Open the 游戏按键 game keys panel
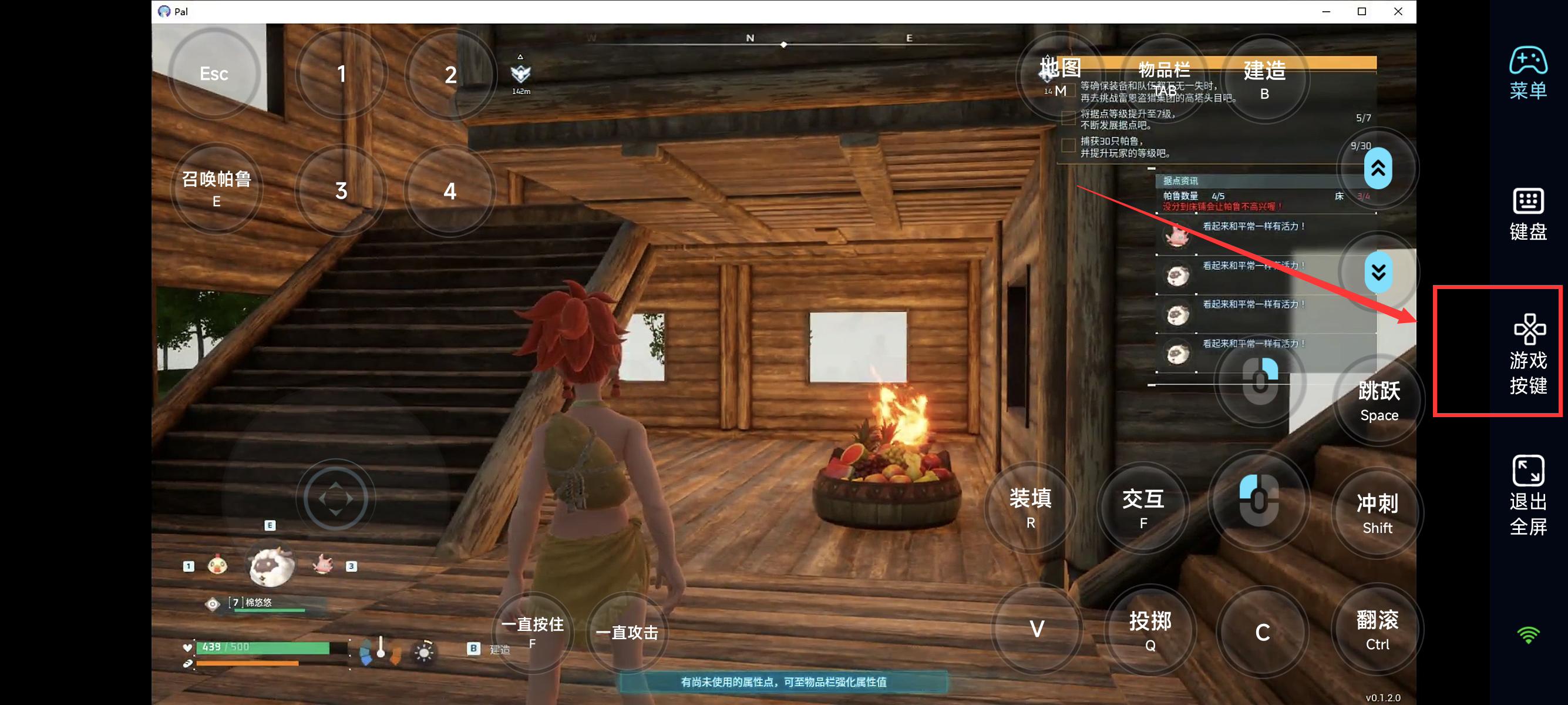The image size is (1568, 705). click(1527, 352)
